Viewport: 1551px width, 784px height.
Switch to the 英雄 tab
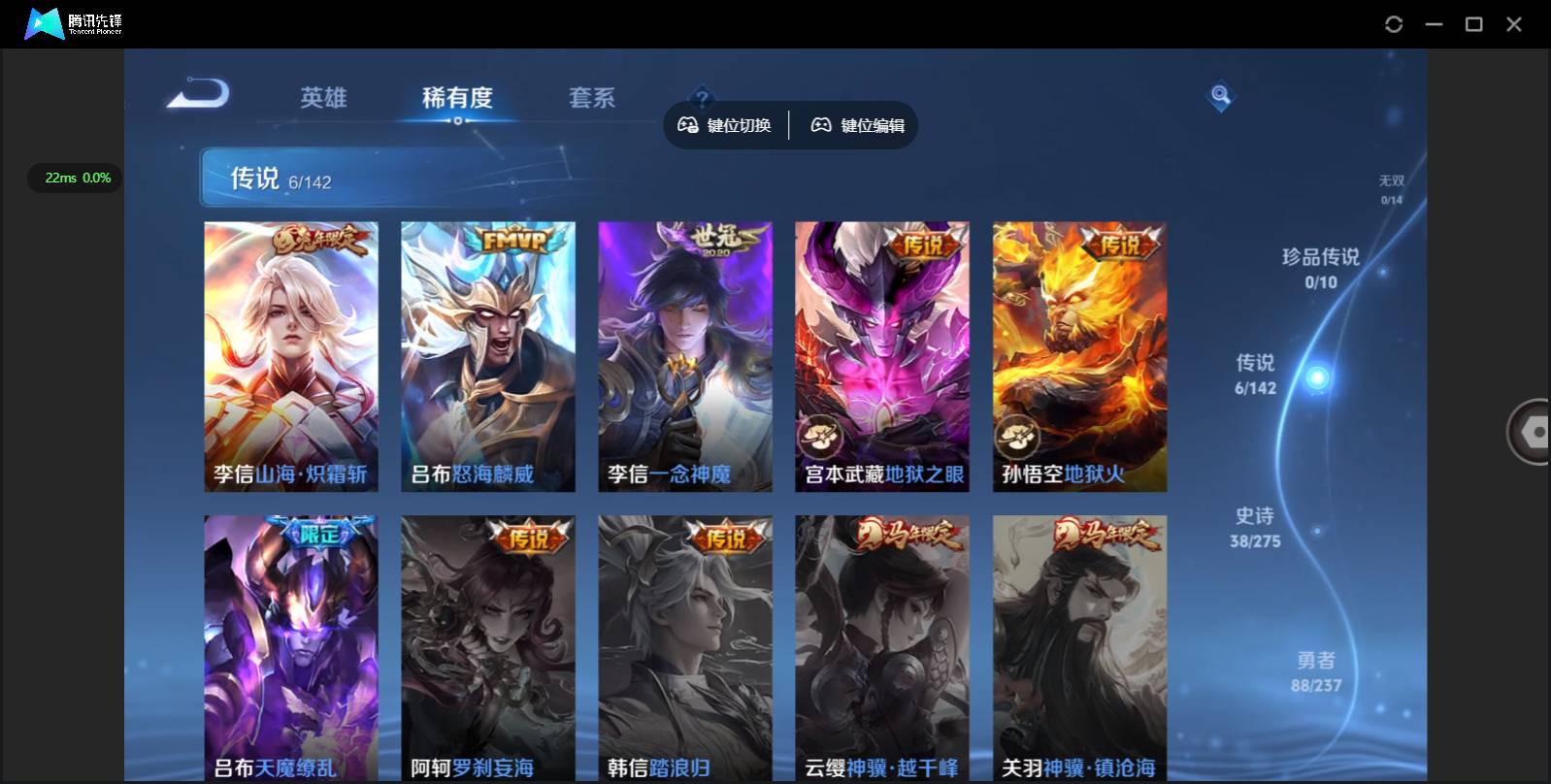coord(323,97)
